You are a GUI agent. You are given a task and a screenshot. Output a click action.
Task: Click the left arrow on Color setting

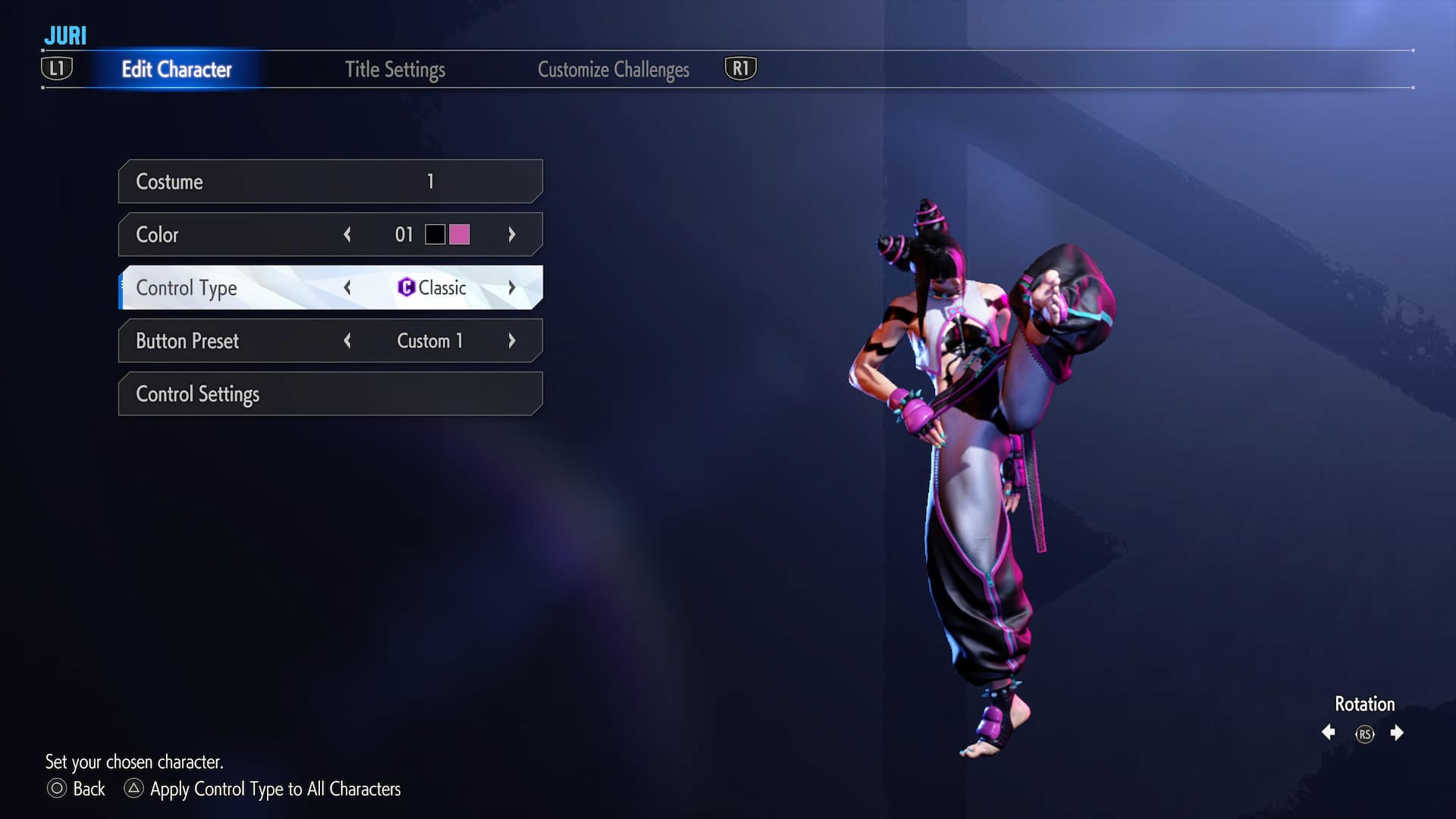pos(347,235)
